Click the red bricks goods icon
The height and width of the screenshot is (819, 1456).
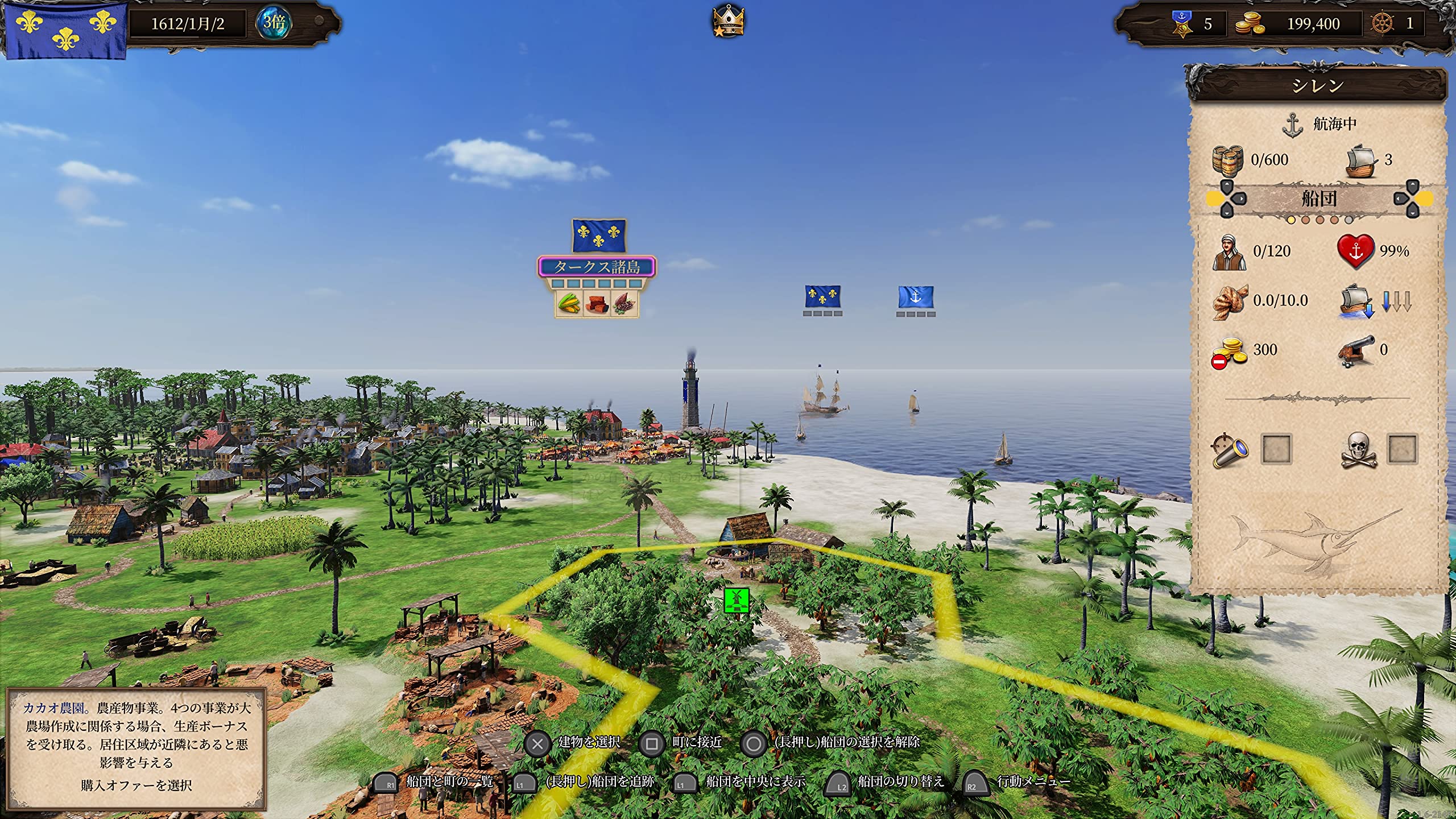[597, 303]
